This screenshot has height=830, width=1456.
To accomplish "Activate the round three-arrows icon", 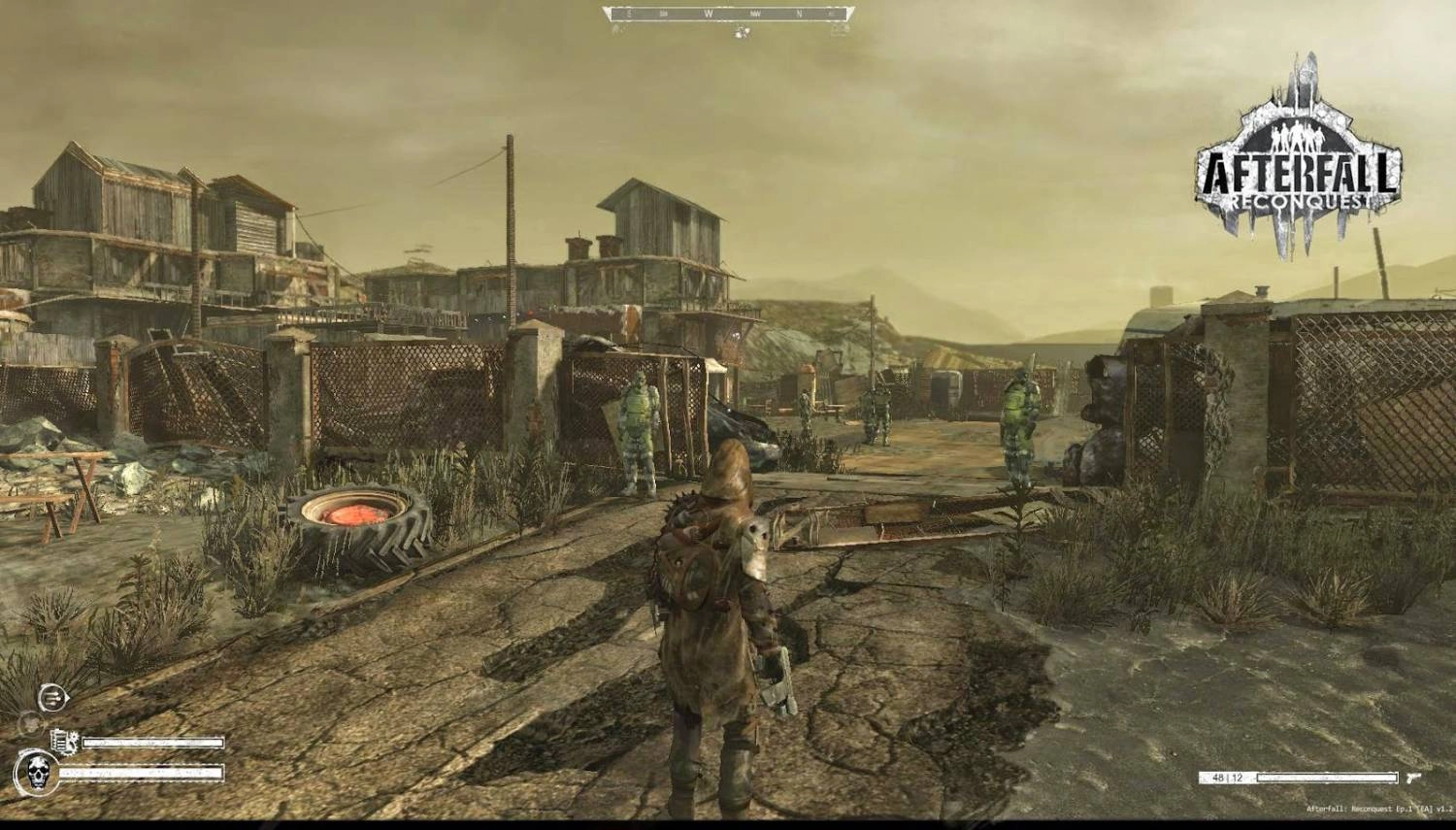I will pyautogui.click(x=52, y=697).
